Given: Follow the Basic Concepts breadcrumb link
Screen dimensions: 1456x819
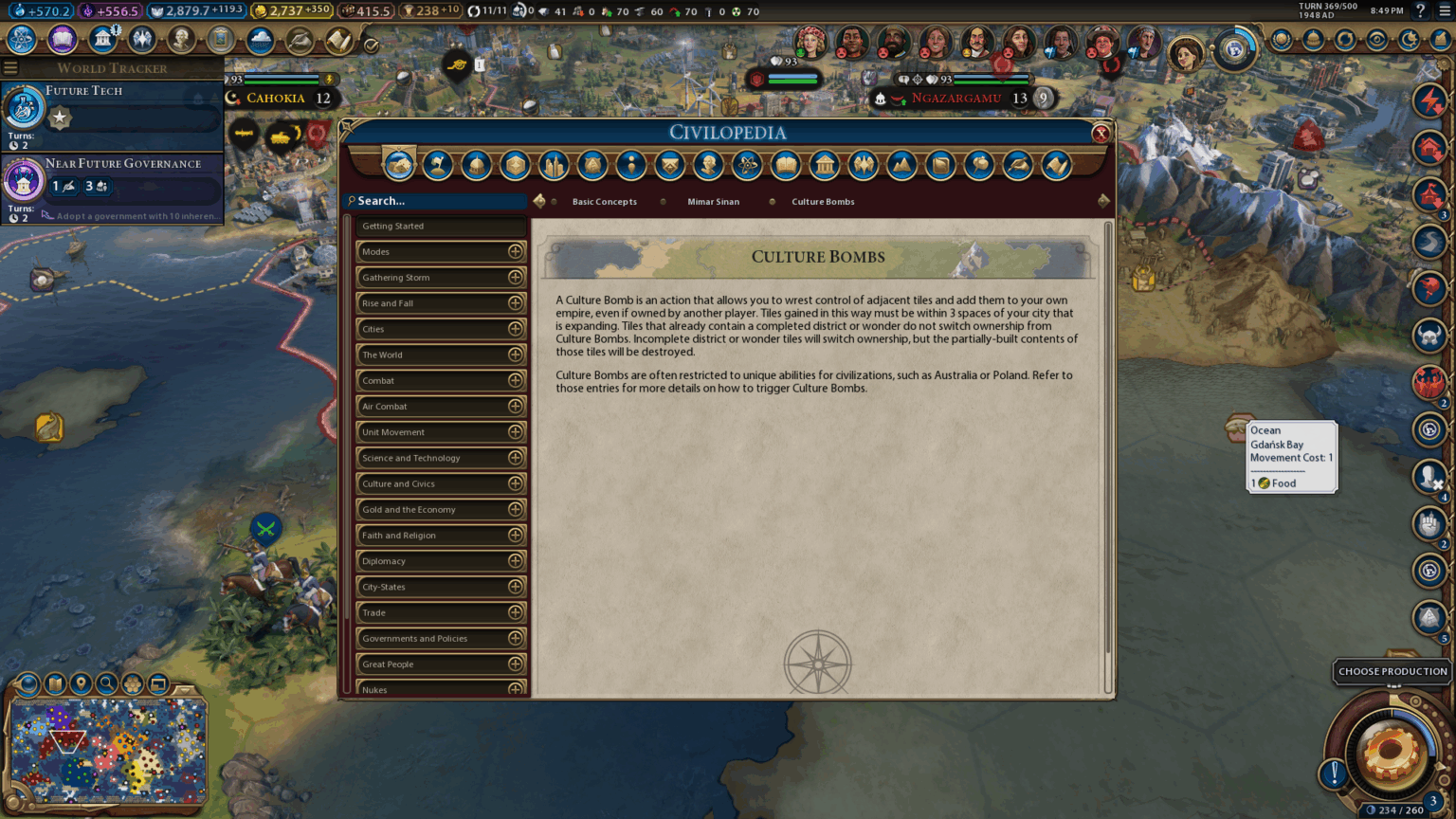Looking at the screenshot, I should pyautogui.click(x=604, y=201).
